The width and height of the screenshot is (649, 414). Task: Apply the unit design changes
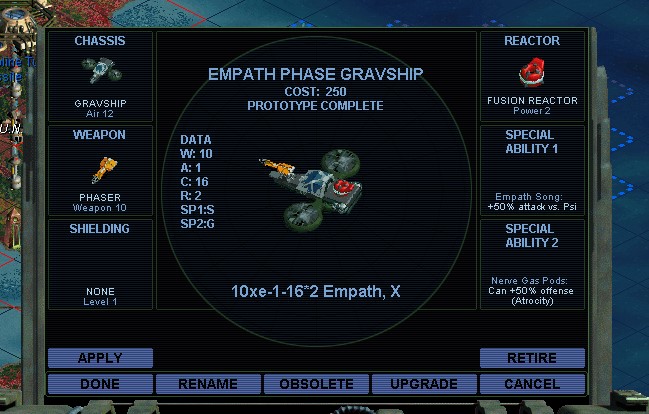(100, 358)
